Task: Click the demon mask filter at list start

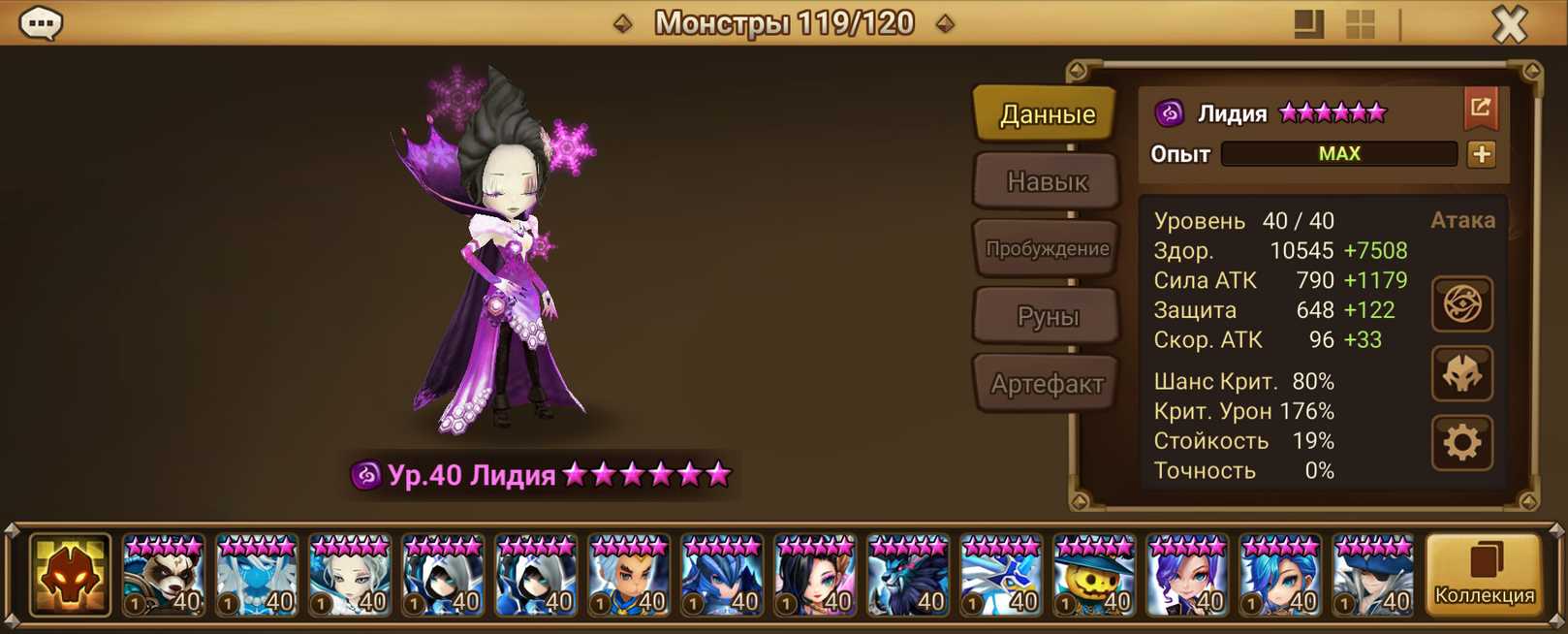Action: pyautogui.click(x=70, y=576)
